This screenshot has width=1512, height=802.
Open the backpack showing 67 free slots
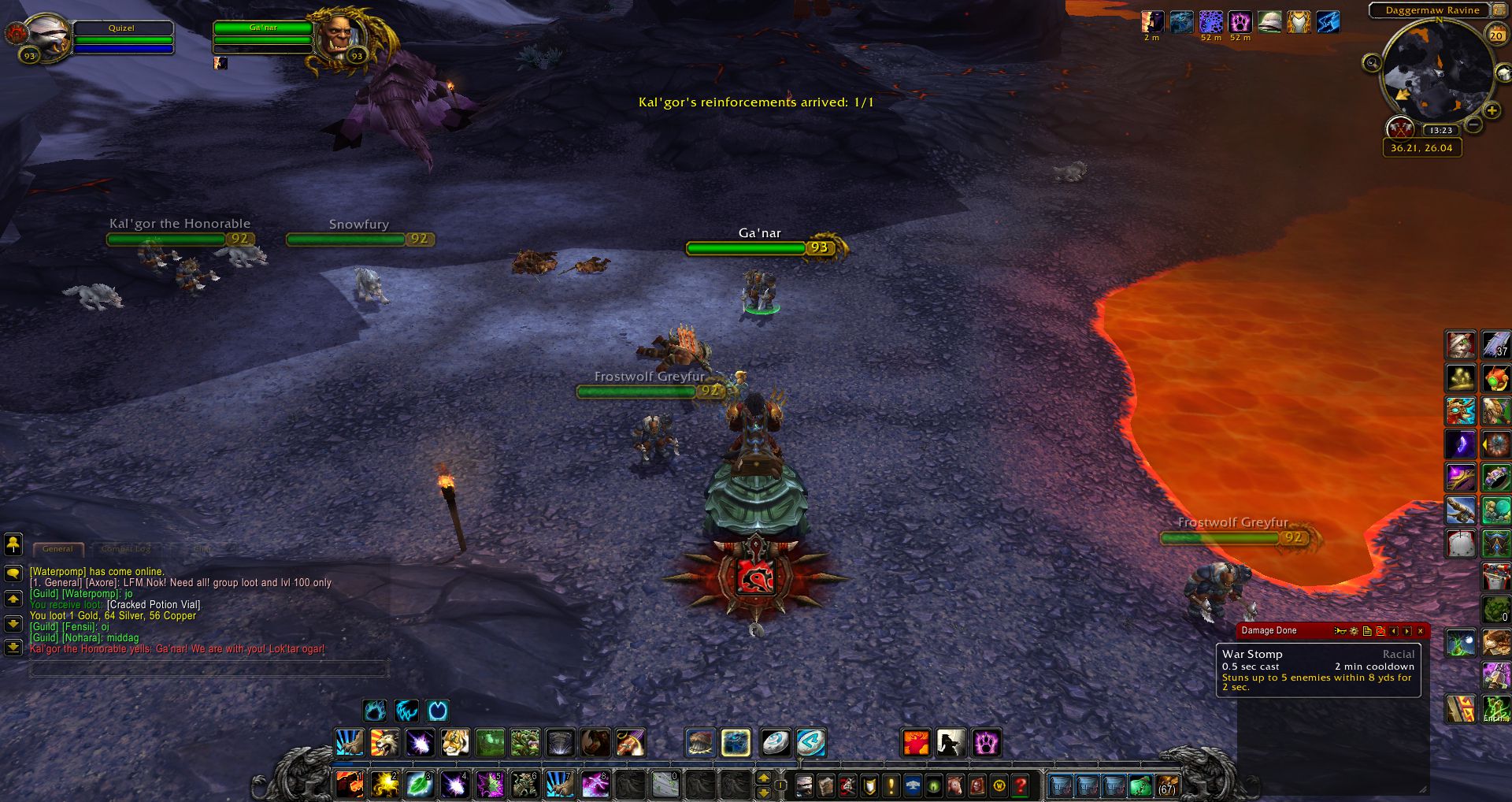click(x=1166, y=785)
